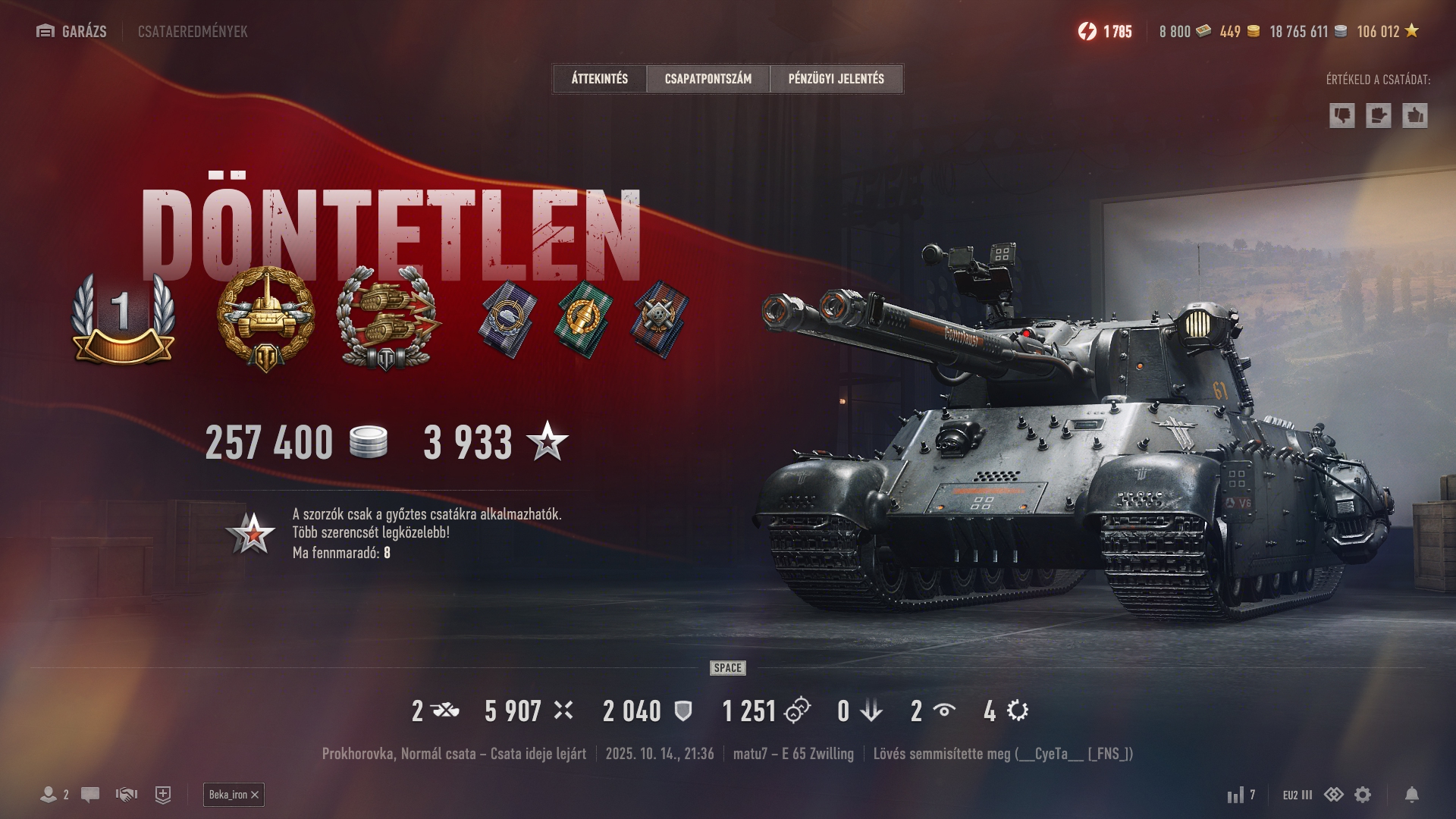1456x819 pixels.
Task: Open the notifications bell
Action: [1411, 795]
